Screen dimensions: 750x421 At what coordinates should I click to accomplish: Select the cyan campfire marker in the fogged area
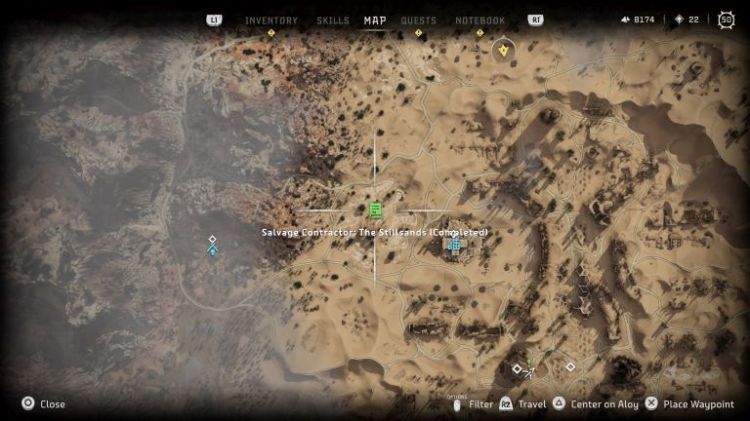[212, 251]
